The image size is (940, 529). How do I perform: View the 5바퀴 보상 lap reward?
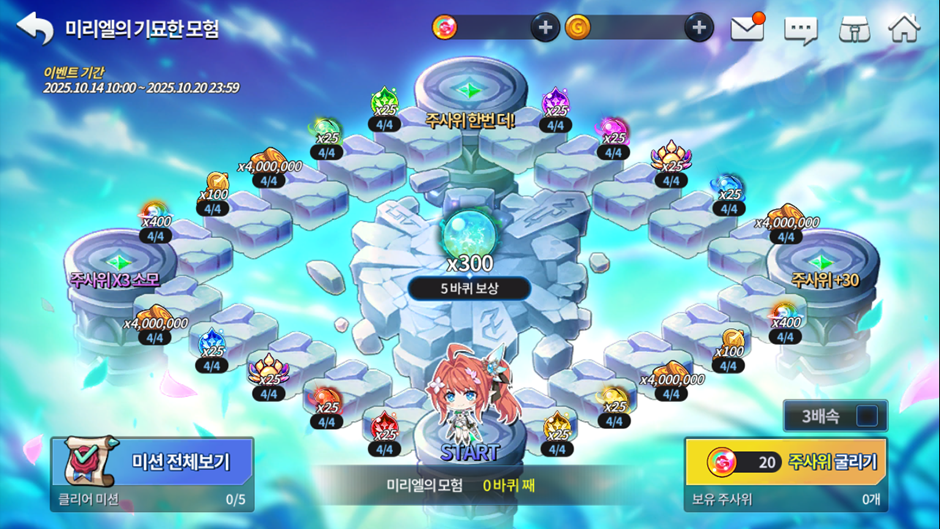pyautogui.click(x=469, y=289)
